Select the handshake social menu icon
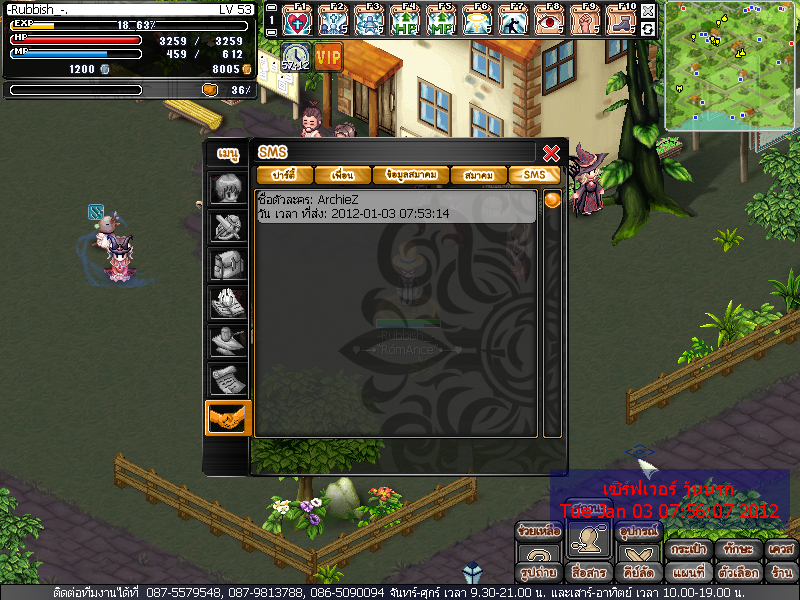The width and height of the screenshot is (800, 600). pos(228,417)
